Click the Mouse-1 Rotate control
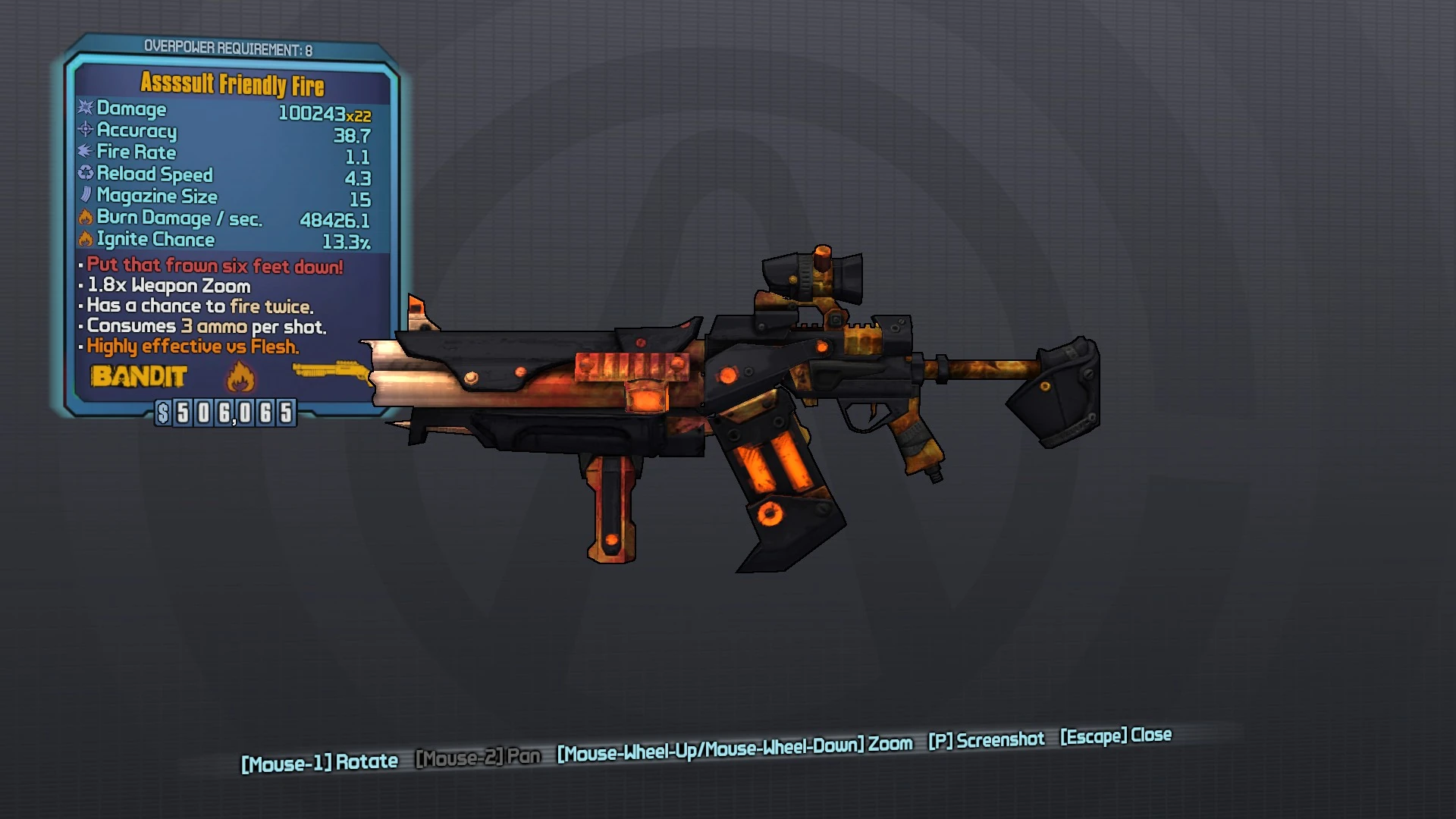This screenshot has width=1456, height=819. pyautogui.click(x=319, y=761)
